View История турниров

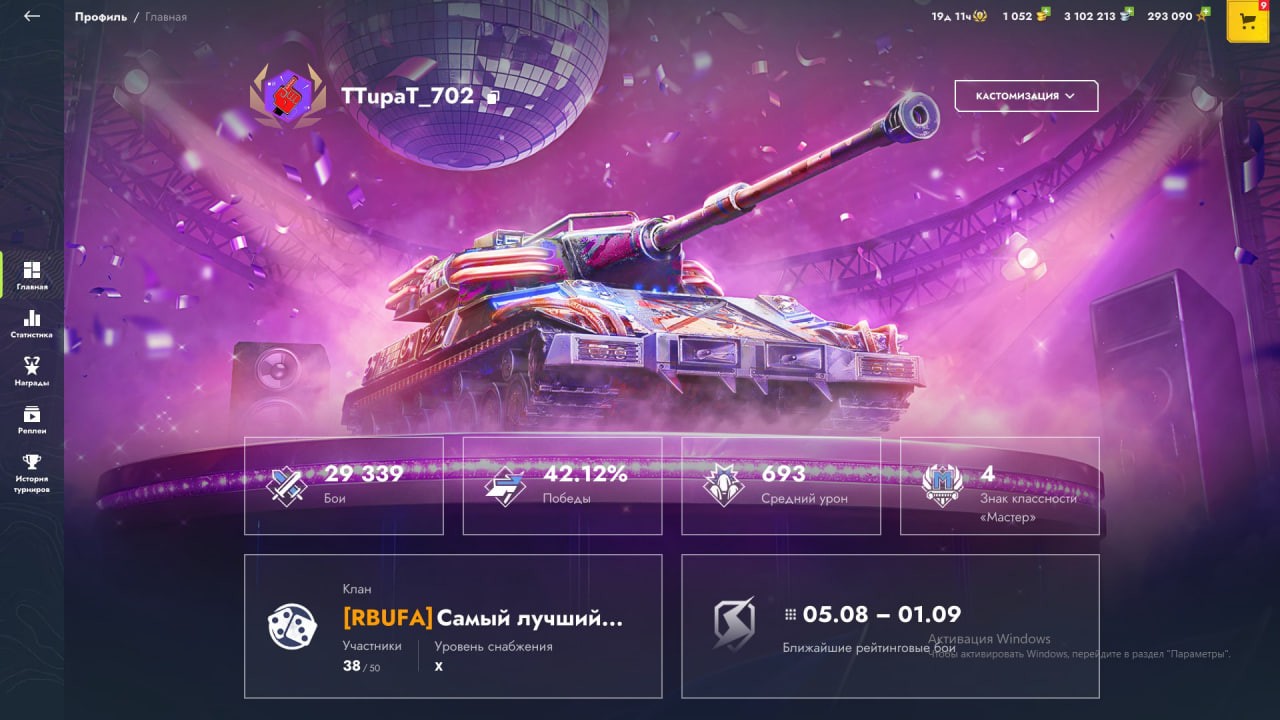click(32, 473)
